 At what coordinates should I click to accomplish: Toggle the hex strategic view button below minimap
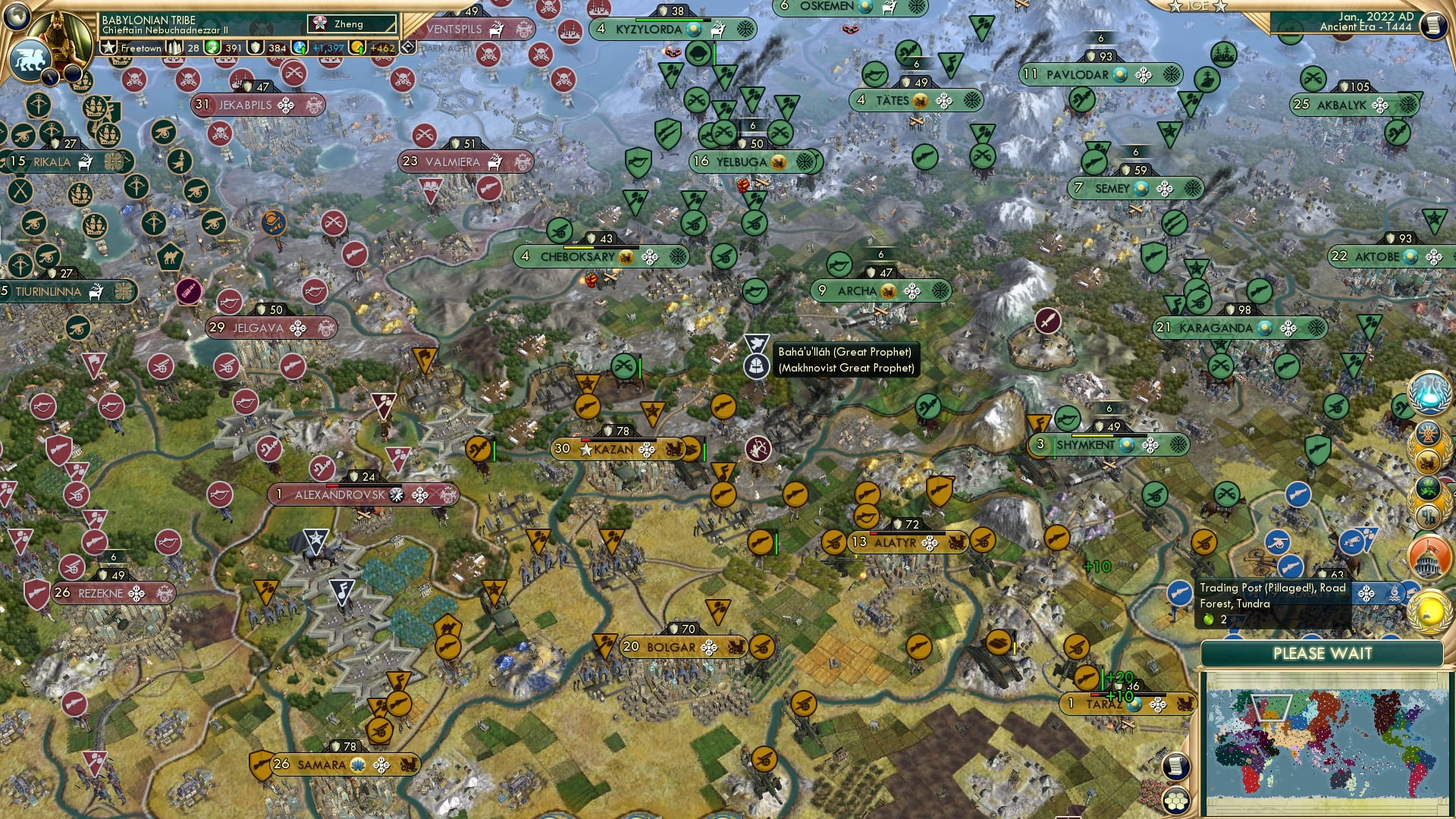[1175, 802]
